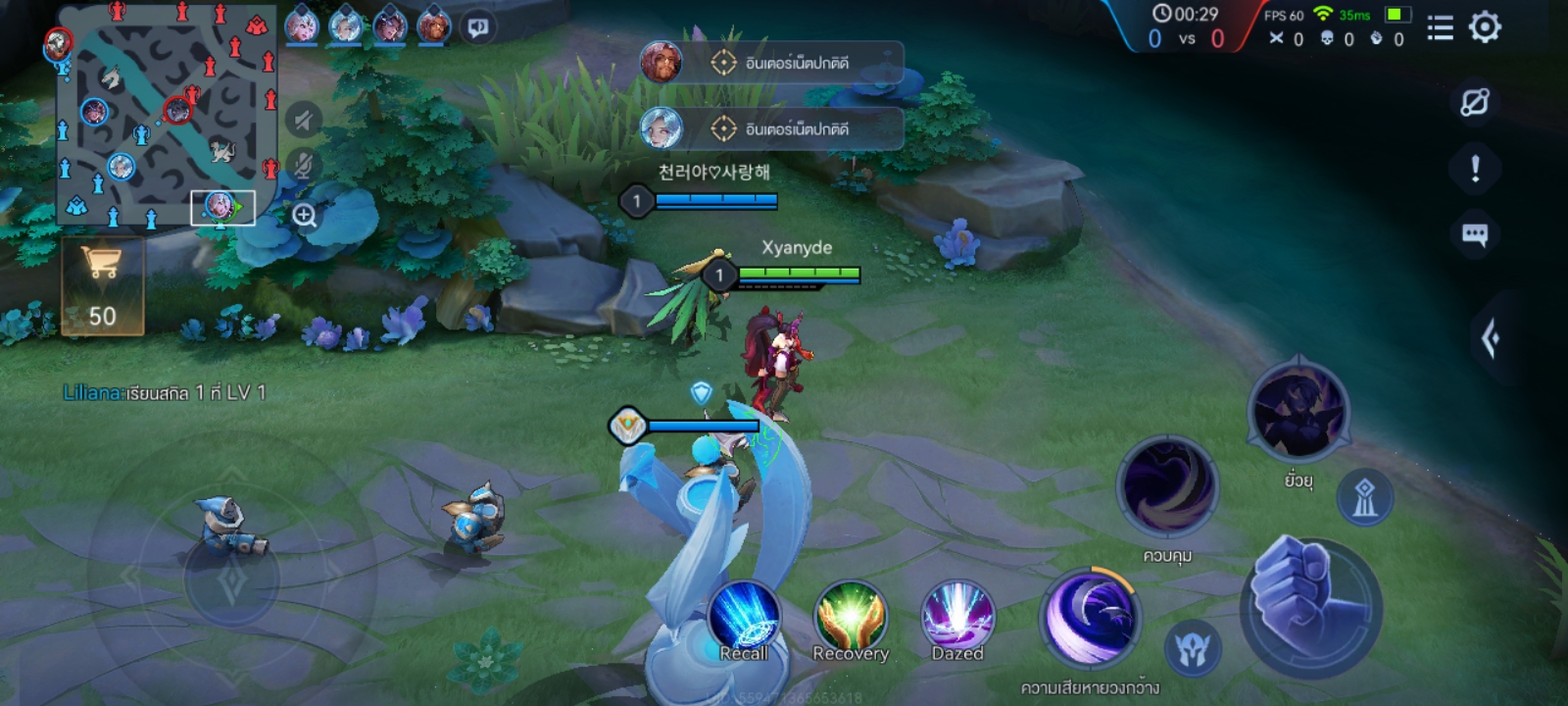Open the chat message panel
The height and width of the screenshot is (706, 1568).
tap(1475, 234)
